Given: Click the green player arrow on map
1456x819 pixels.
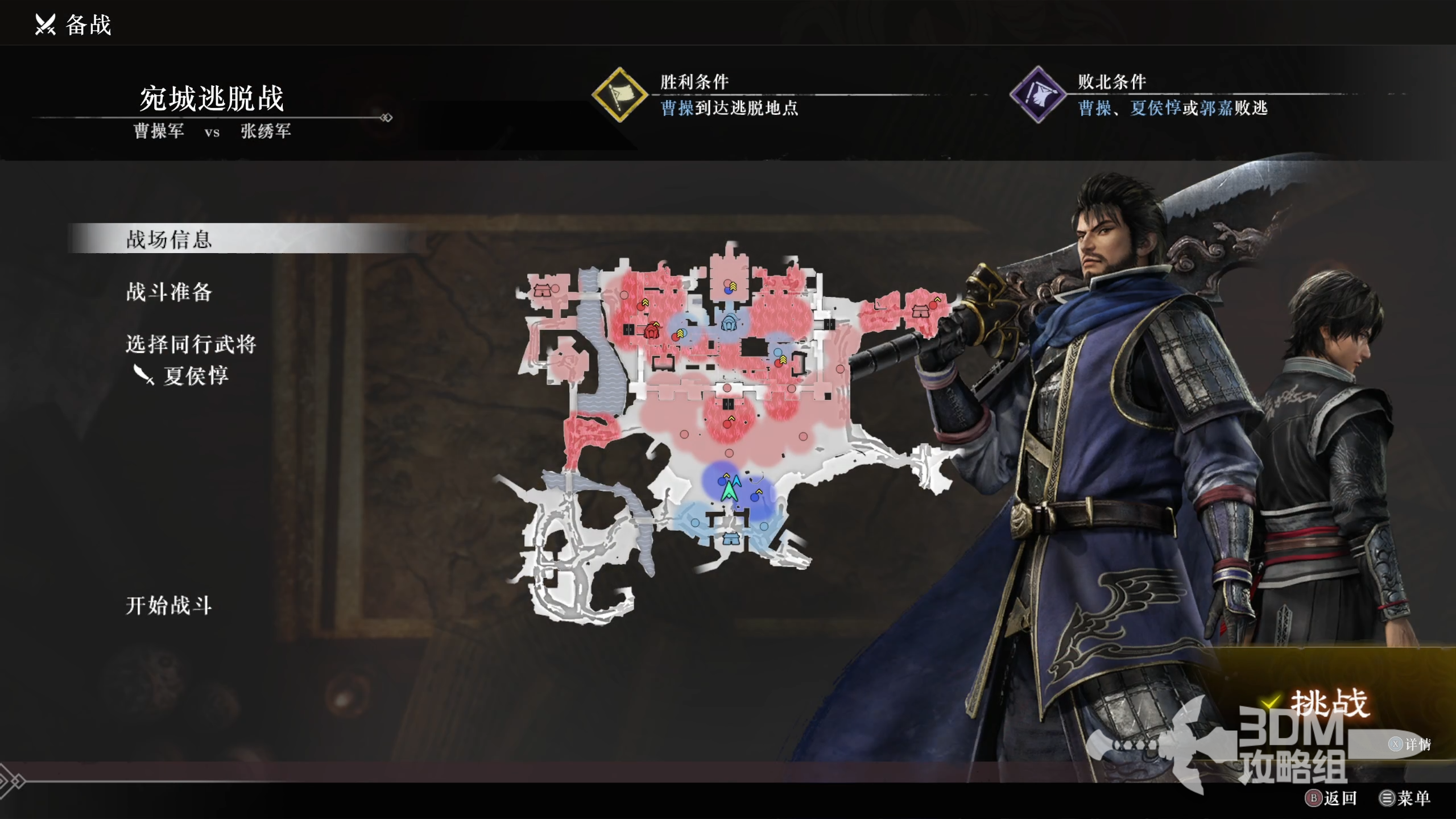Looking at the screenshot, I should pyautogui.click(x=729, y=489).
